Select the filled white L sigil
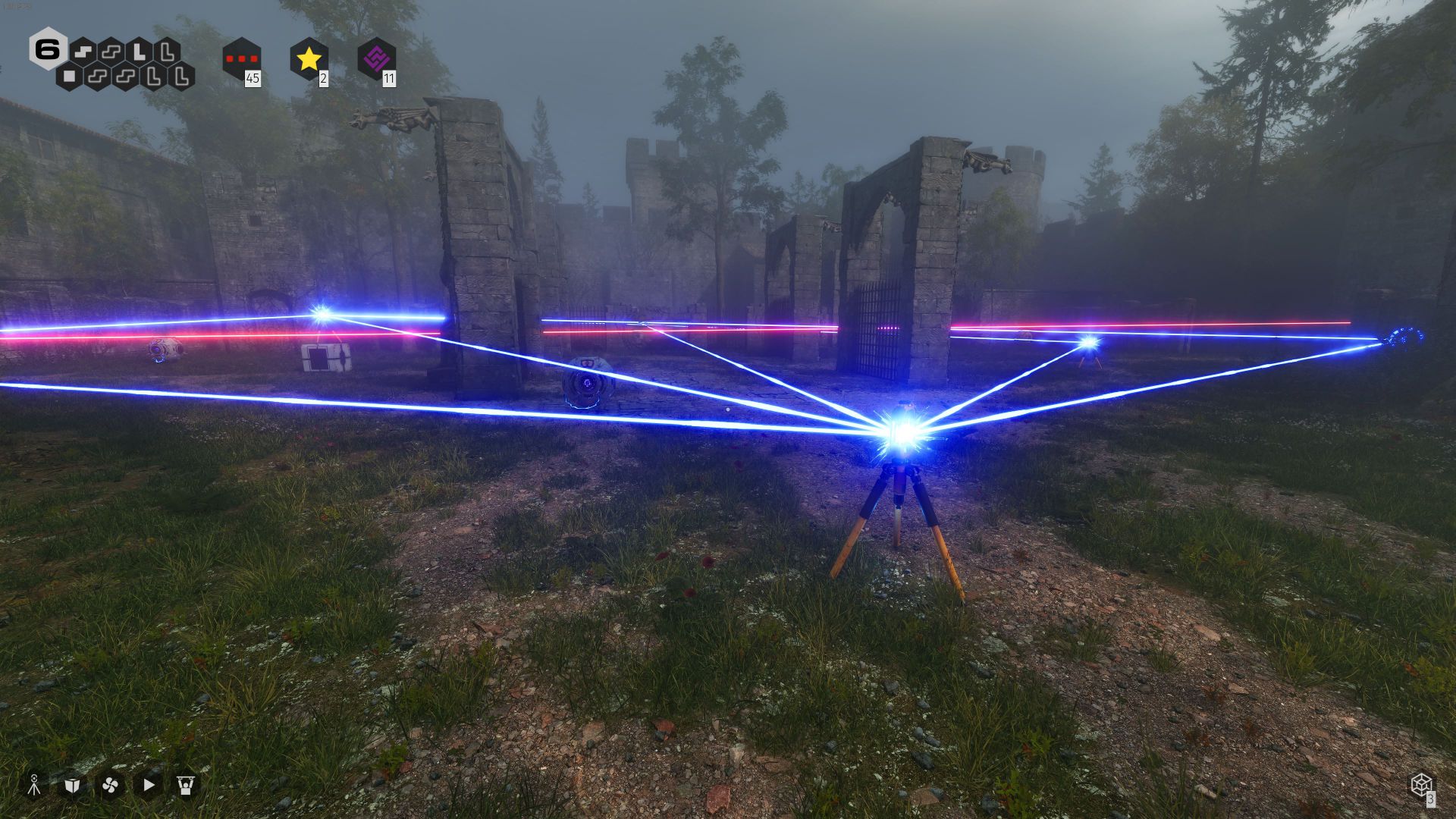Screen dimensions: 1456x819 (140, 52)
